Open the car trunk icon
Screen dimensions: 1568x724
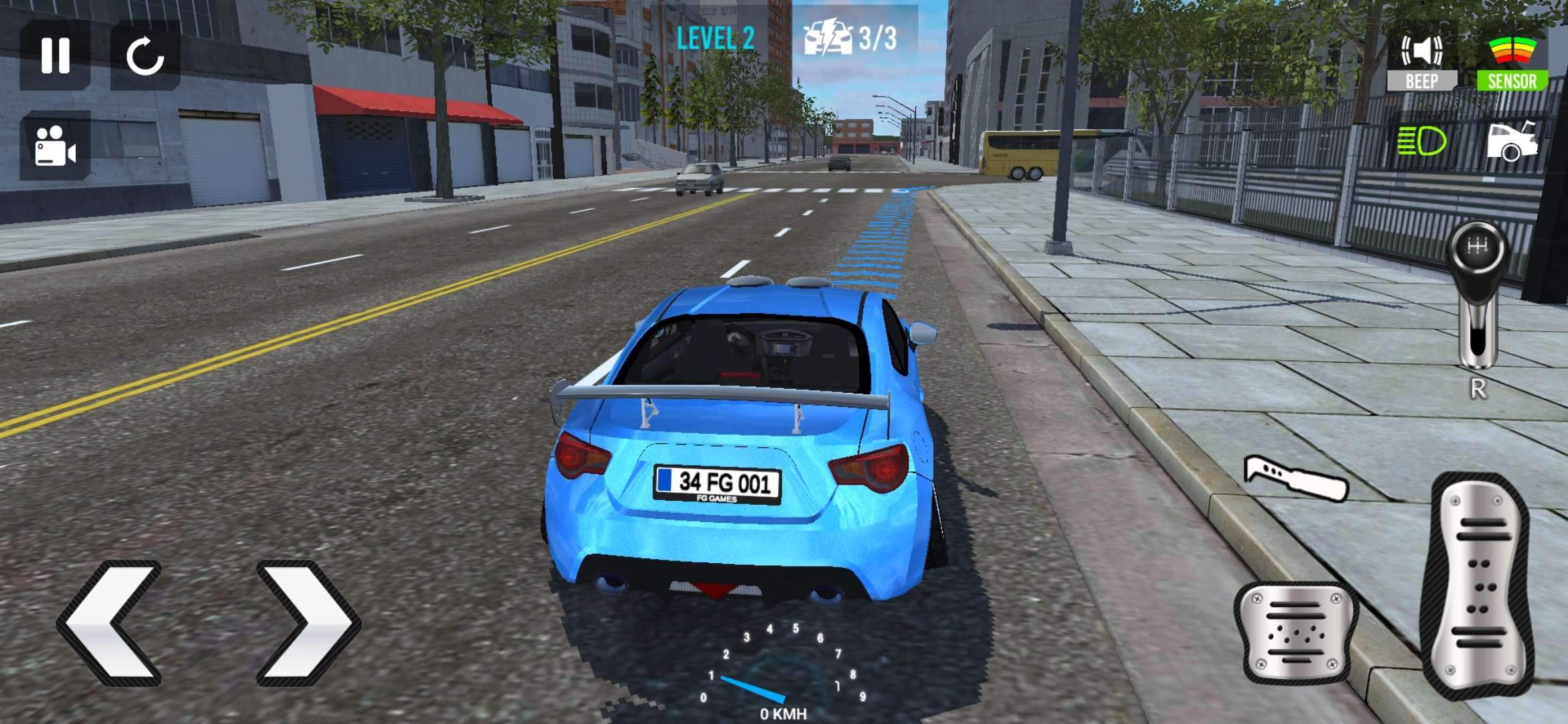coord(1512,142)
